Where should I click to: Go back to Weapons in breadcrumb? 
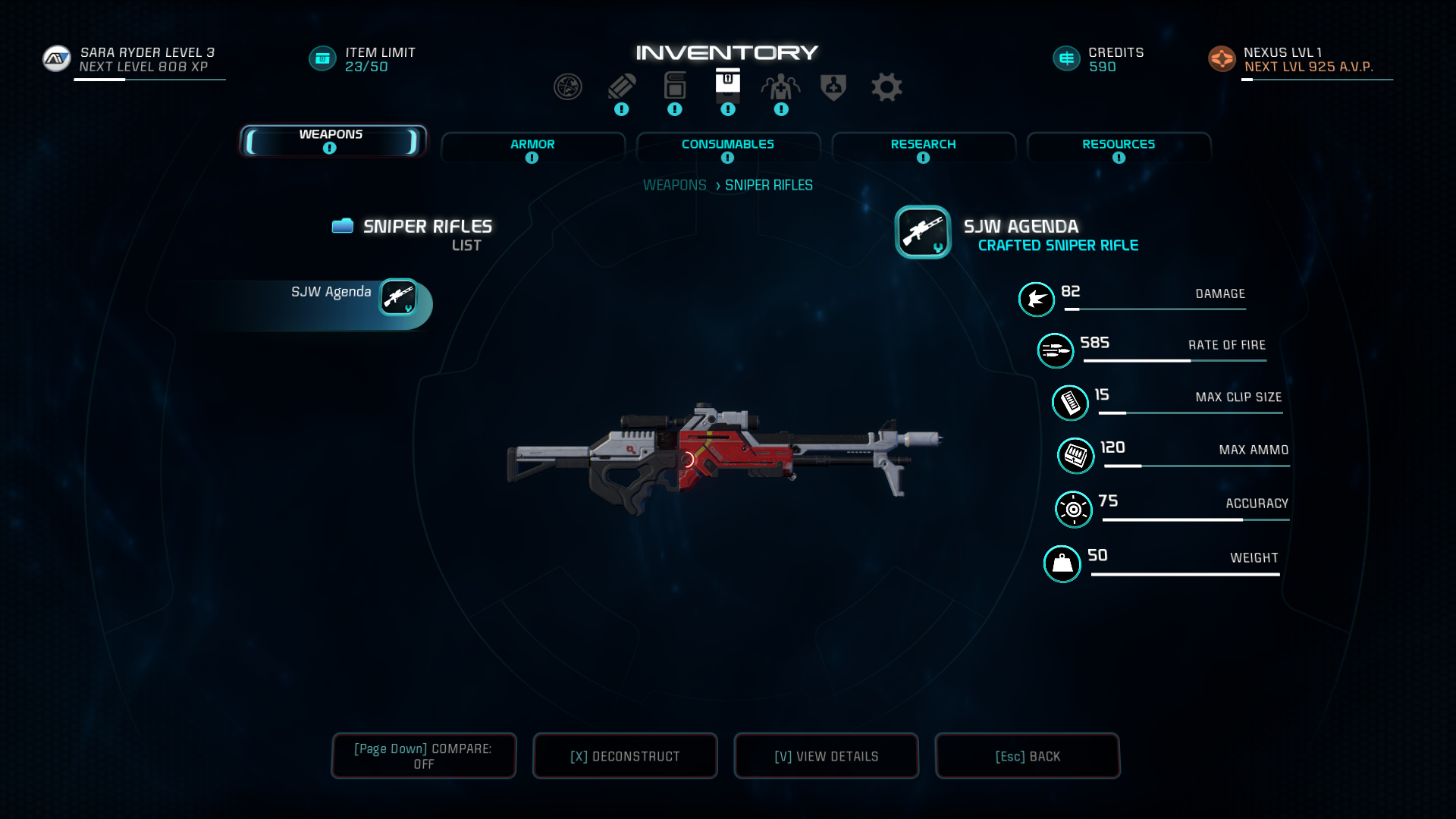(674, 185)
